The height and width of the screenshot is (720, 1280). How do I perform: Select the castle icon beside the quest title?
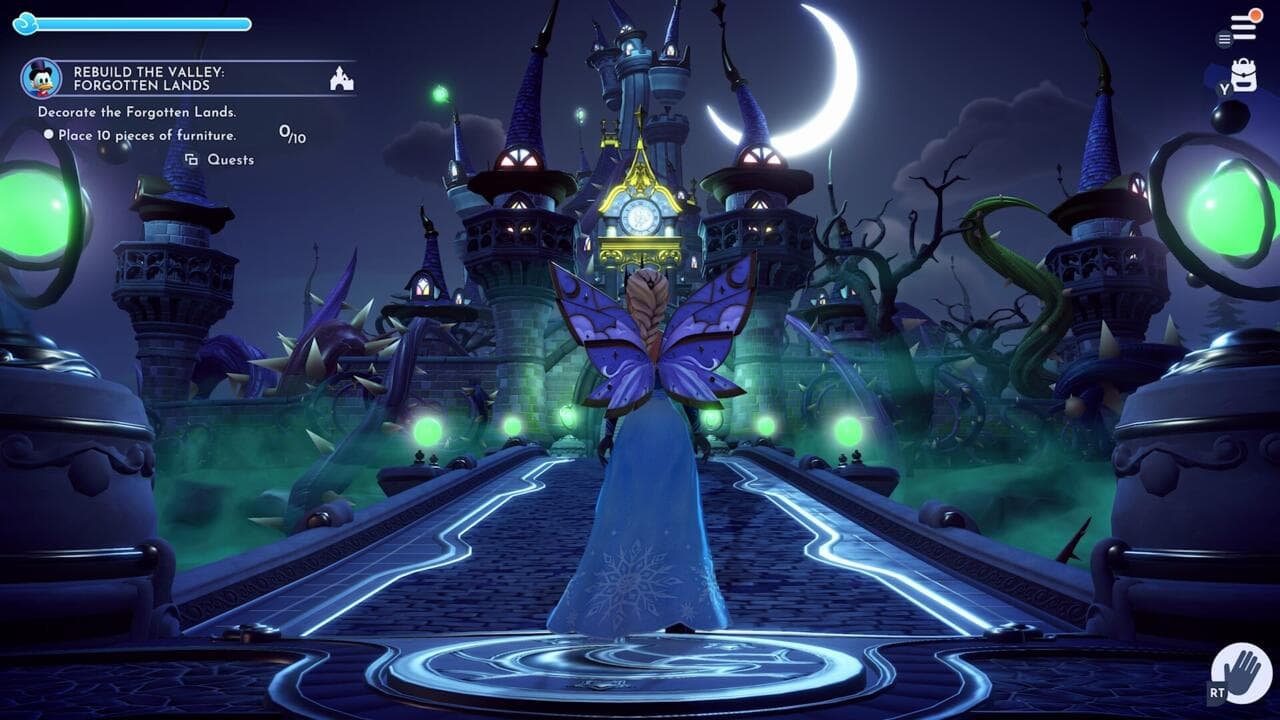click(340, 79)
